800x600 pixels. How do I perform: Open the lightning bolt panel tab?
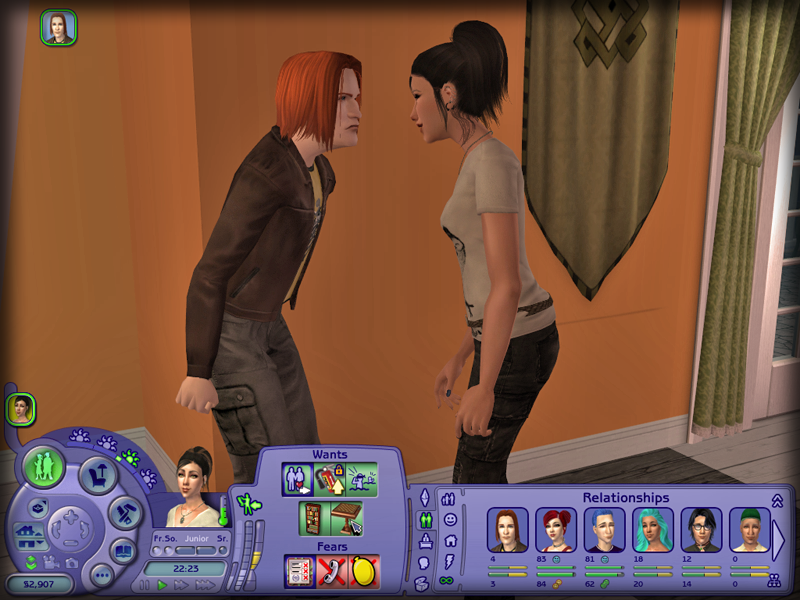(450, 561)
